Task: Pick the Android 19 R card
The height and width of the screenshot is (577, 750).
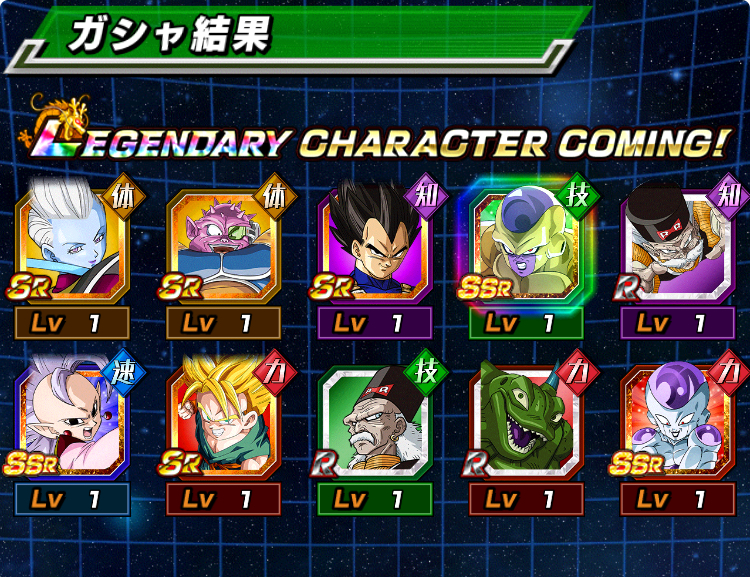Action: tap(677, 247)
